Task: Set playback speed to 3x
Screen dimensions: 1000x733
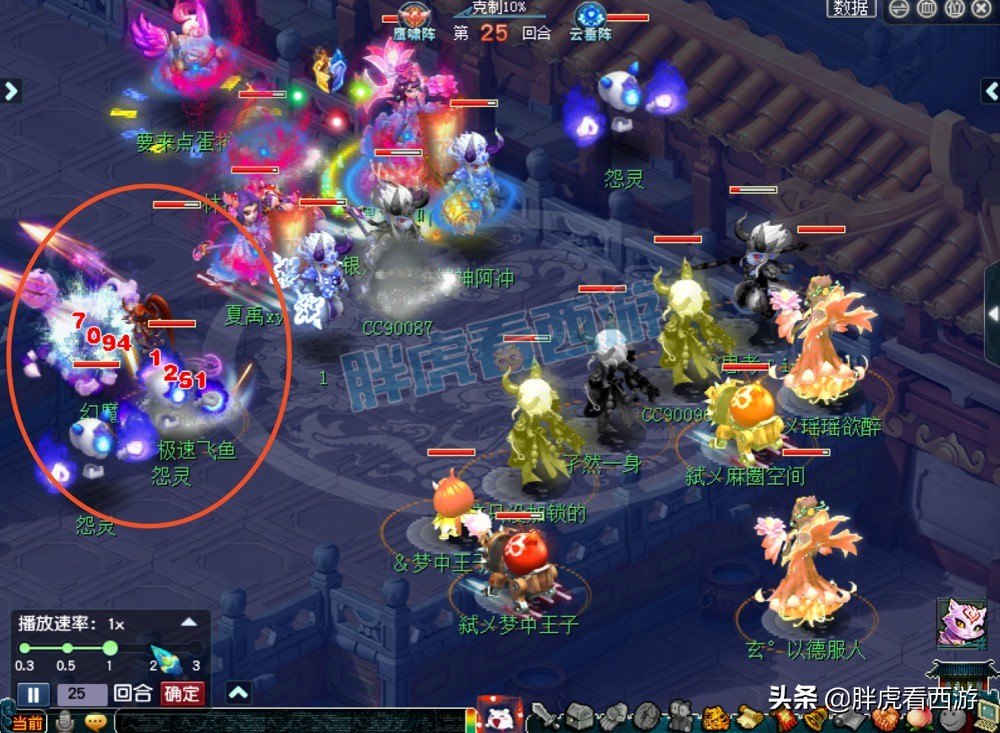Action: click(196, 649)
